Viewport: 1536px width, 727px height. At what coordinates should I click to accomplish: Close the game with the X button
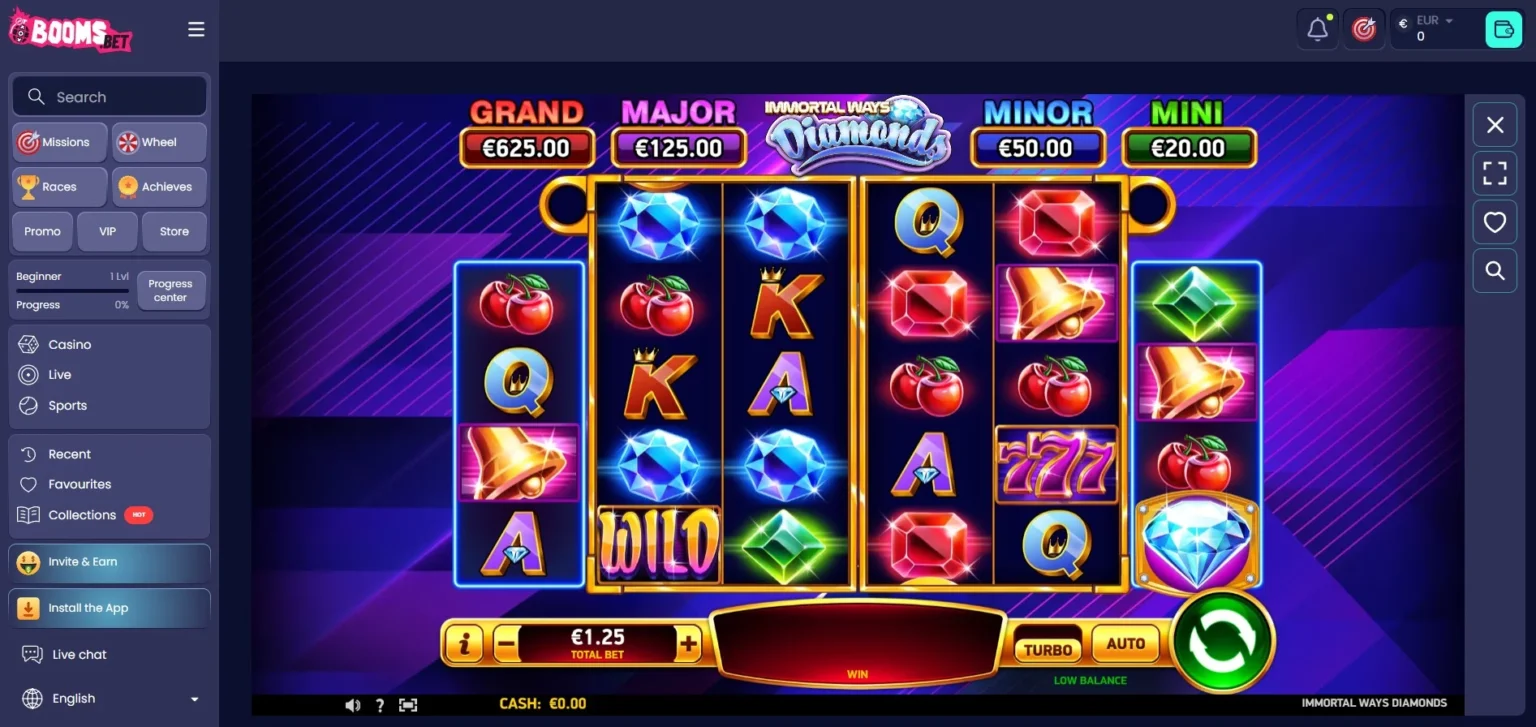(1495, 125)
